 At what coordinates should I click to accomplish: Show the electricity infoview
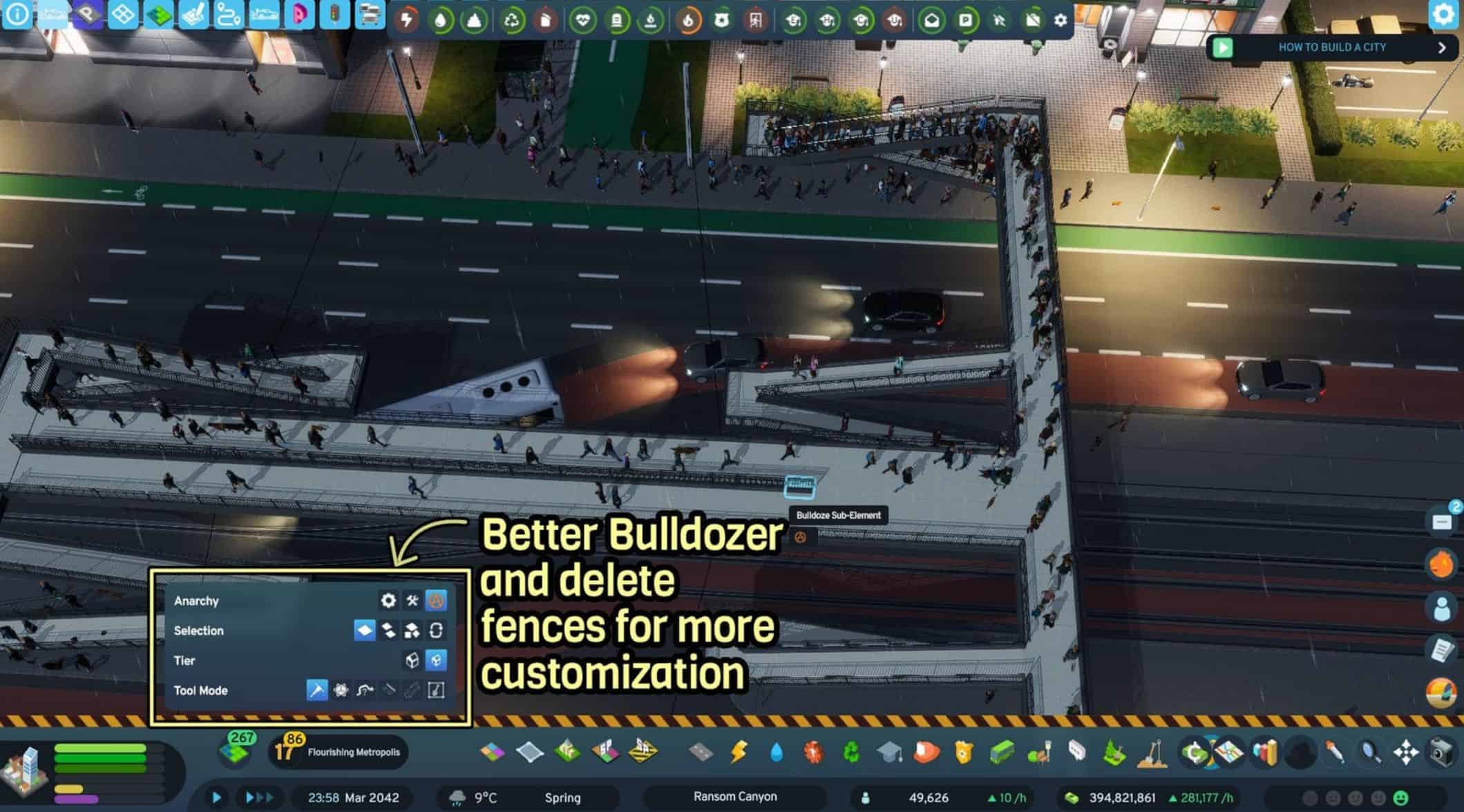pyautogui.click(x=407, y=20)
